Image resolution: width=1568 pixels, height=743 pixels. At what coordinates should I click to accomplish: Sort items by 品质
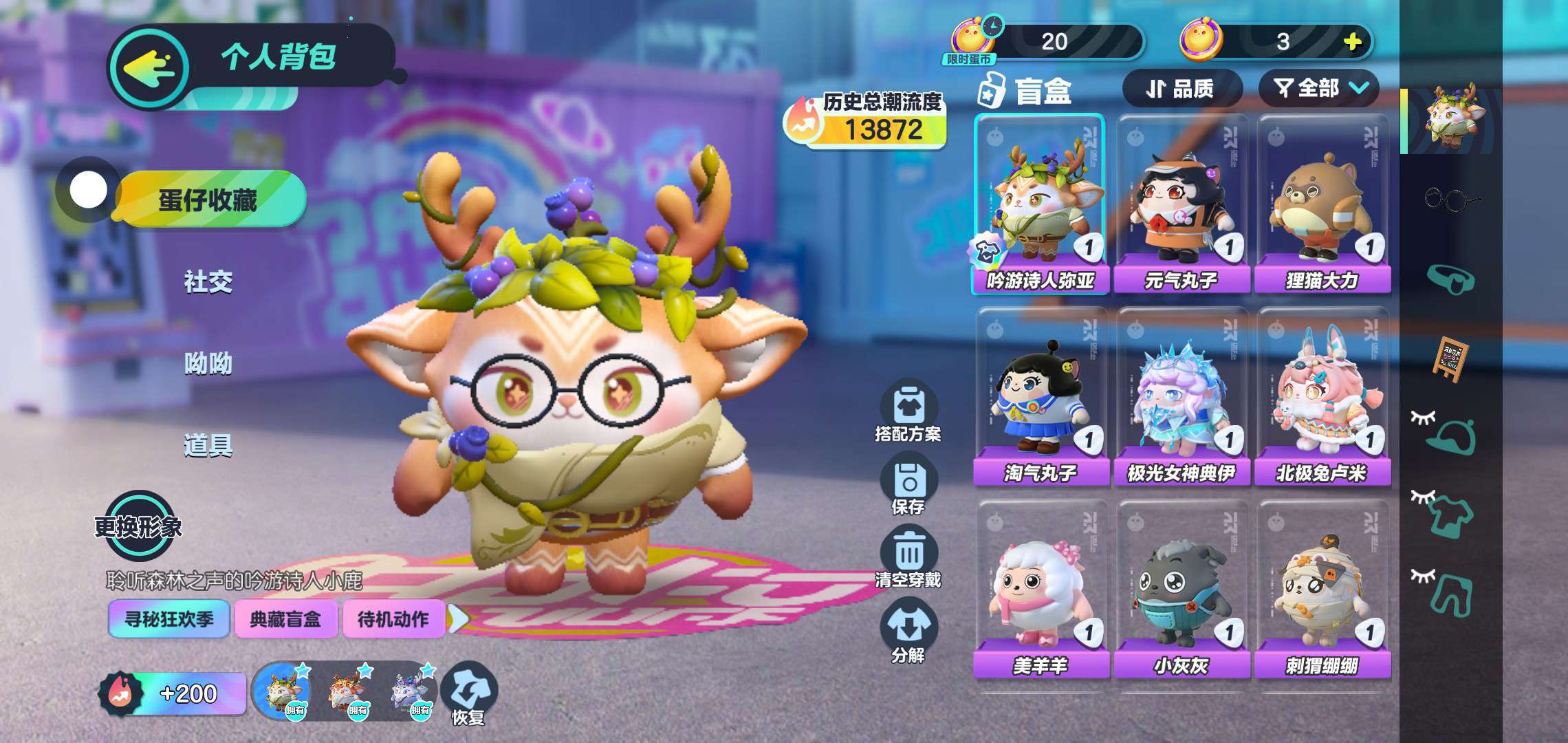[x=1181, y=89]
